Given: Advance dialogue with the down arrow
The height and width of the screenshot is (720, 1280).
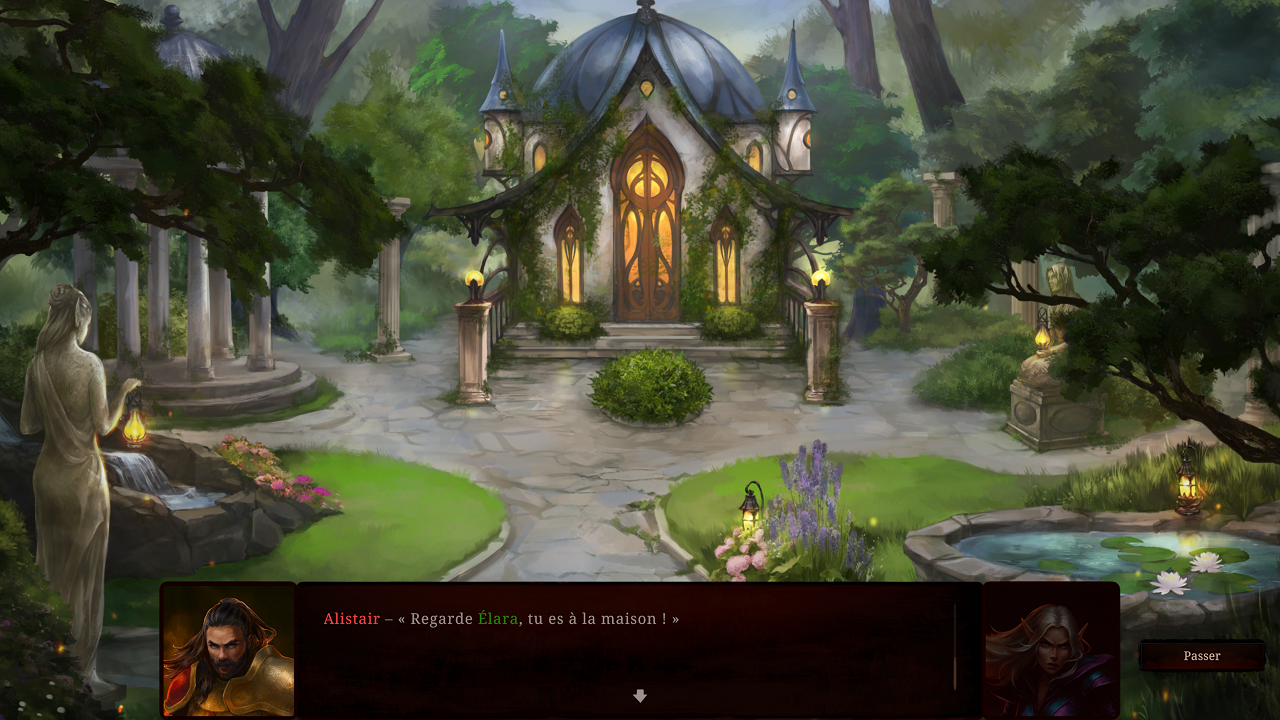Looking at the screenshot, I should point(640,696).
